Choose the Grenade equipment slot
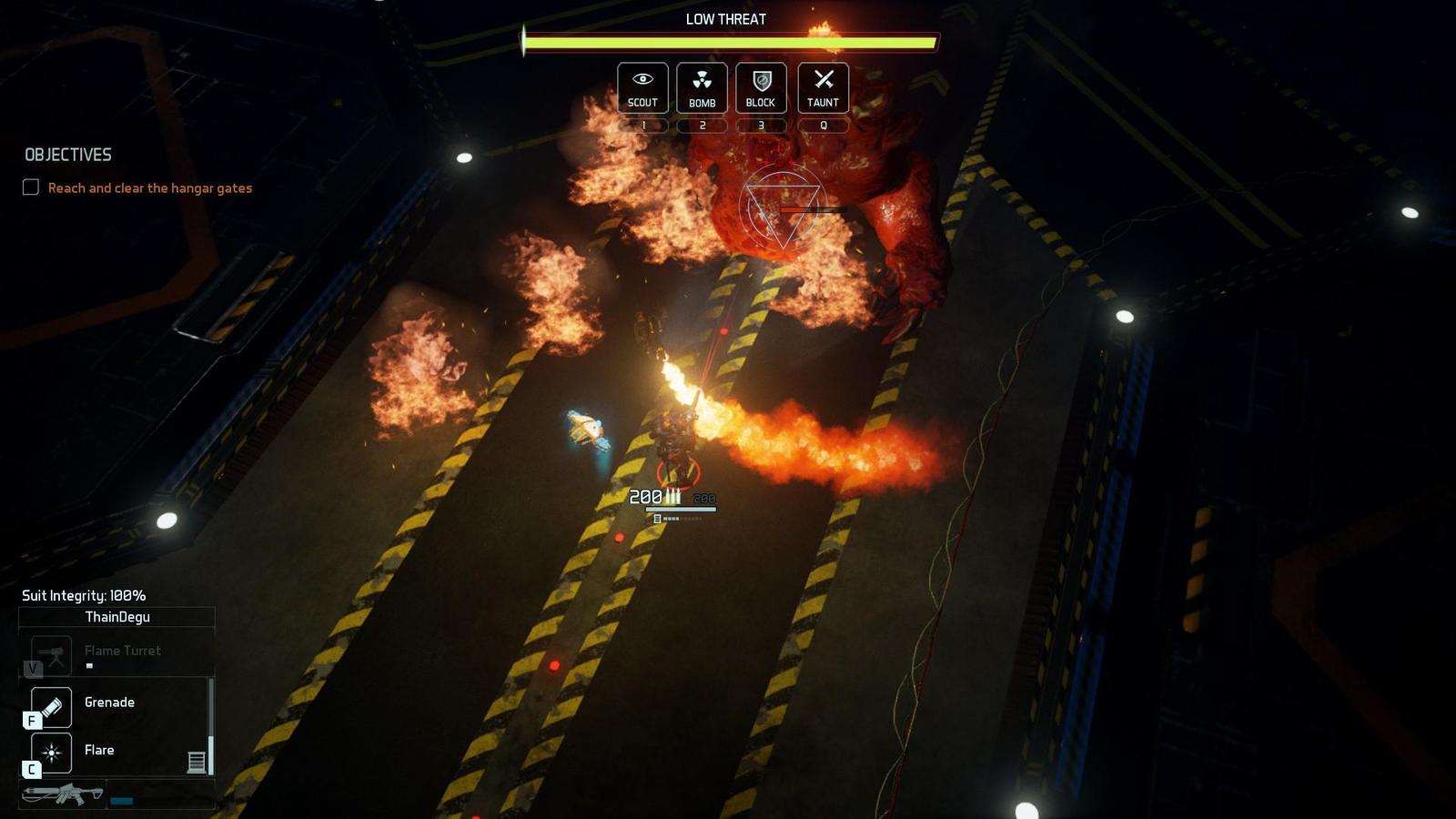Viewport: 1456px width, 819px height. tap(52, 706)
